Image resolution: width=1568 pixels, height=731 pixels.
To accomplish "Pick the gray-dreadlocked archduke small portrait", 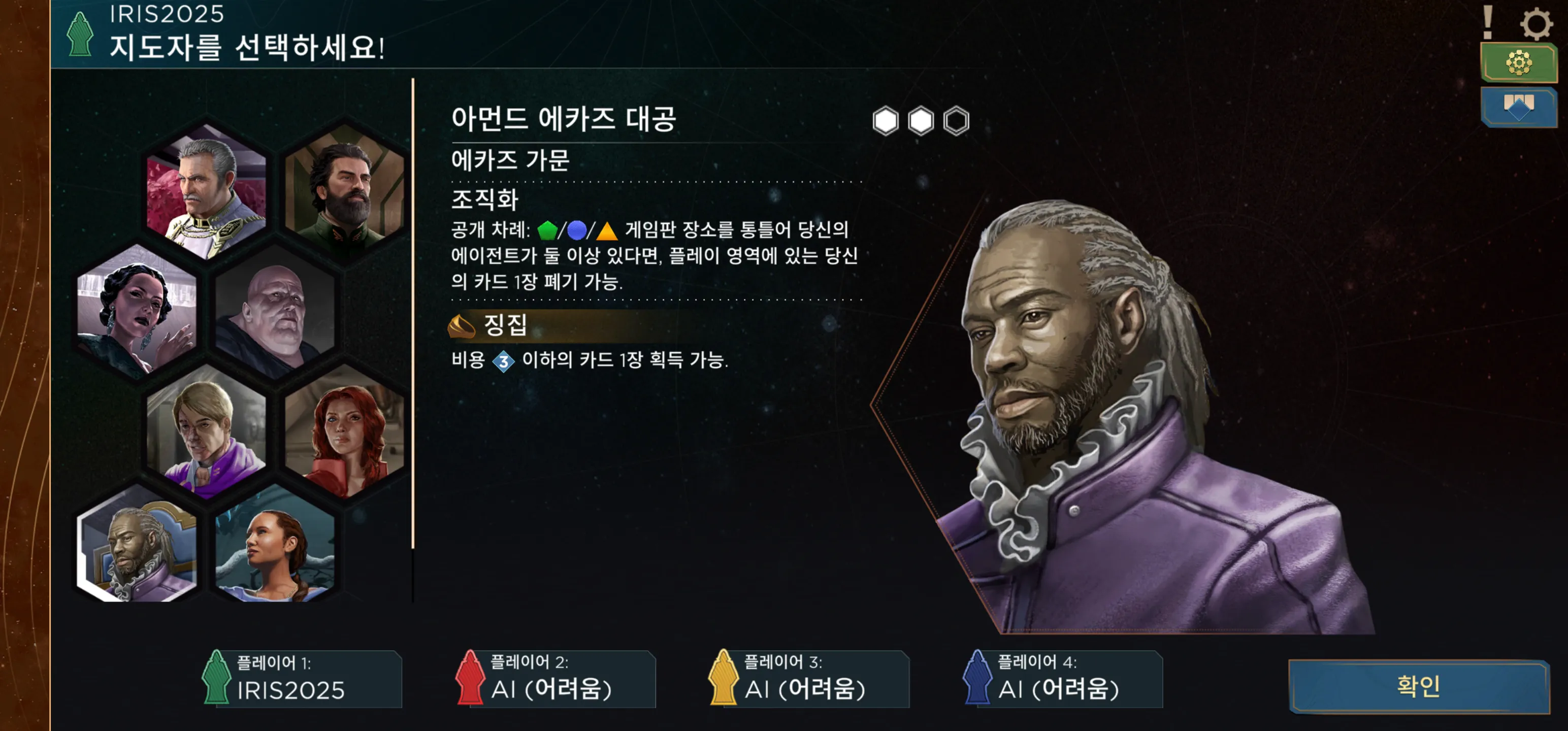I will tap(138, 548).
